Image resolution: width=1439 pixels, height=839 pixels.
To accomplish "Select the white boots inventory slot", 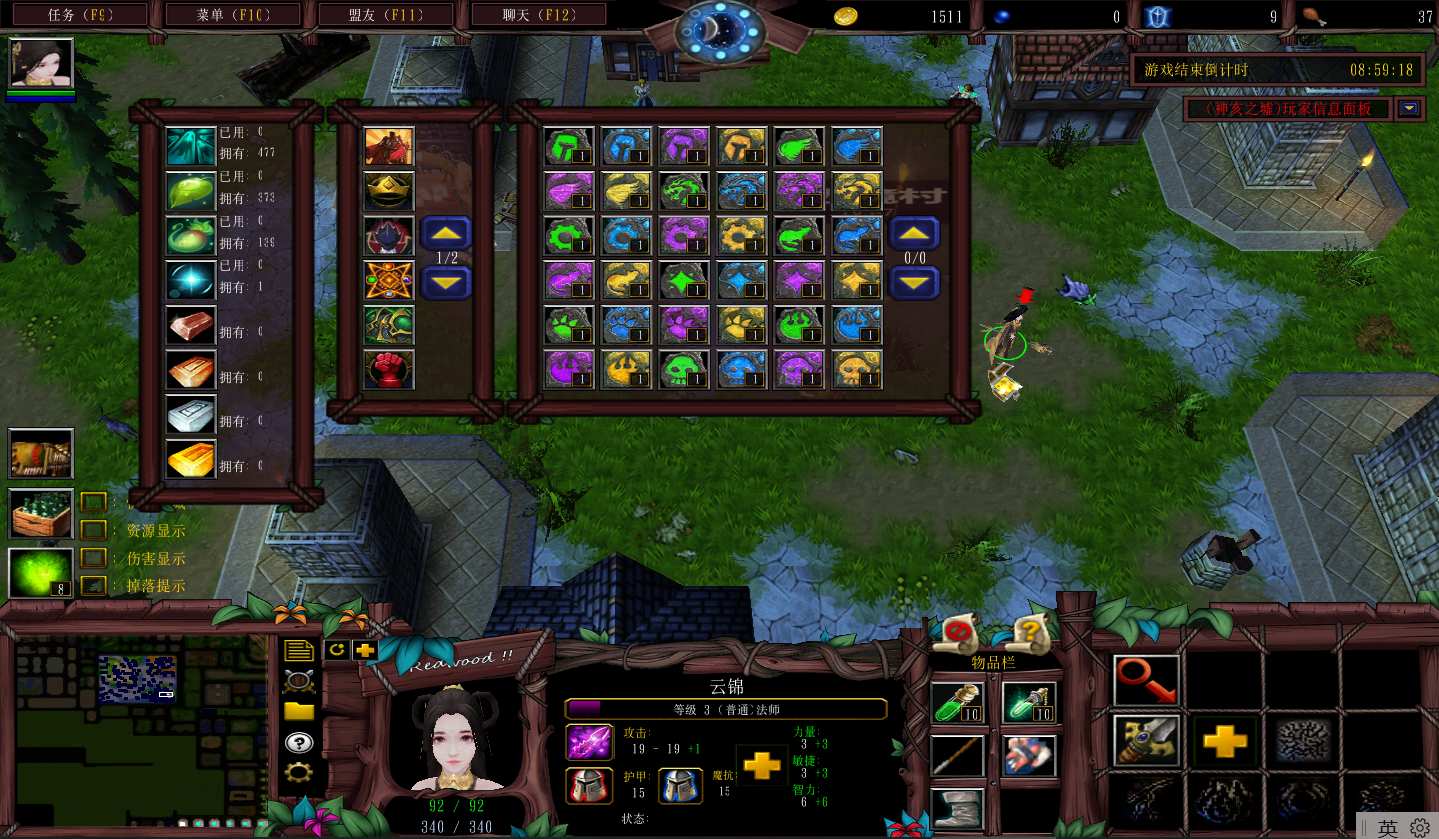I will click(x=957, y=808).
